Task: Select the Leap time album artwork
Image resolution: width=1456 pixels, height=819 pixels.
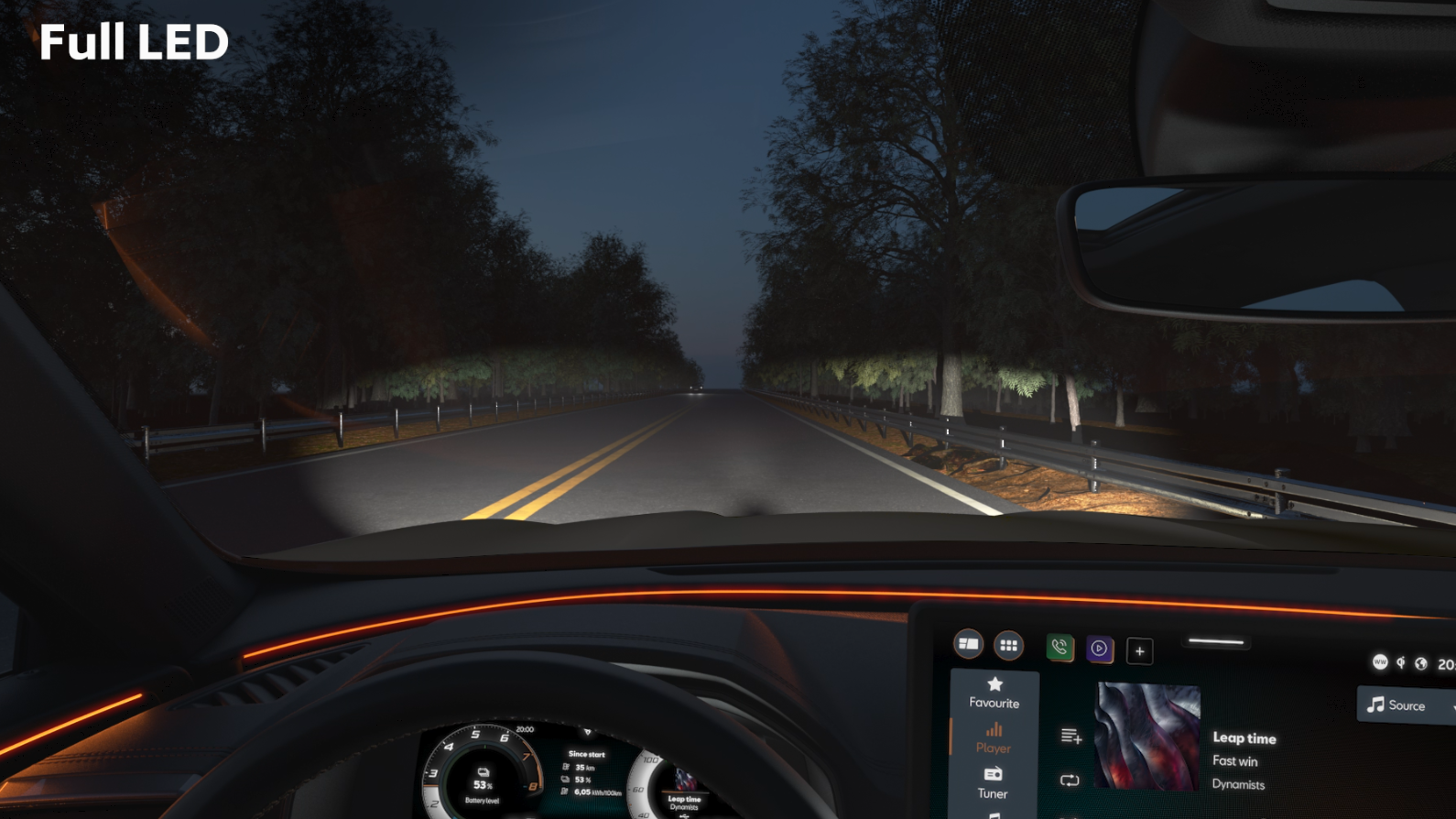Action: (1147, 737)
